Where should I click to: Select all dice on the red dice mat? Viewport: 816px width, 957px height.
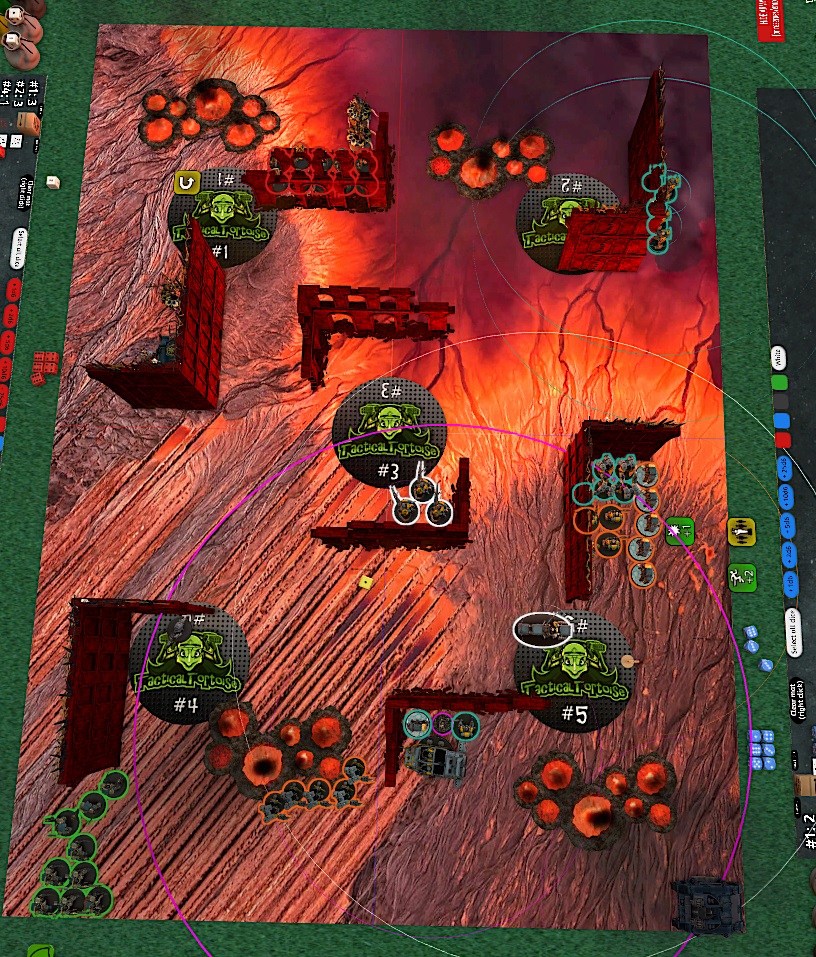pyautogui.click(x=19, y=248)
